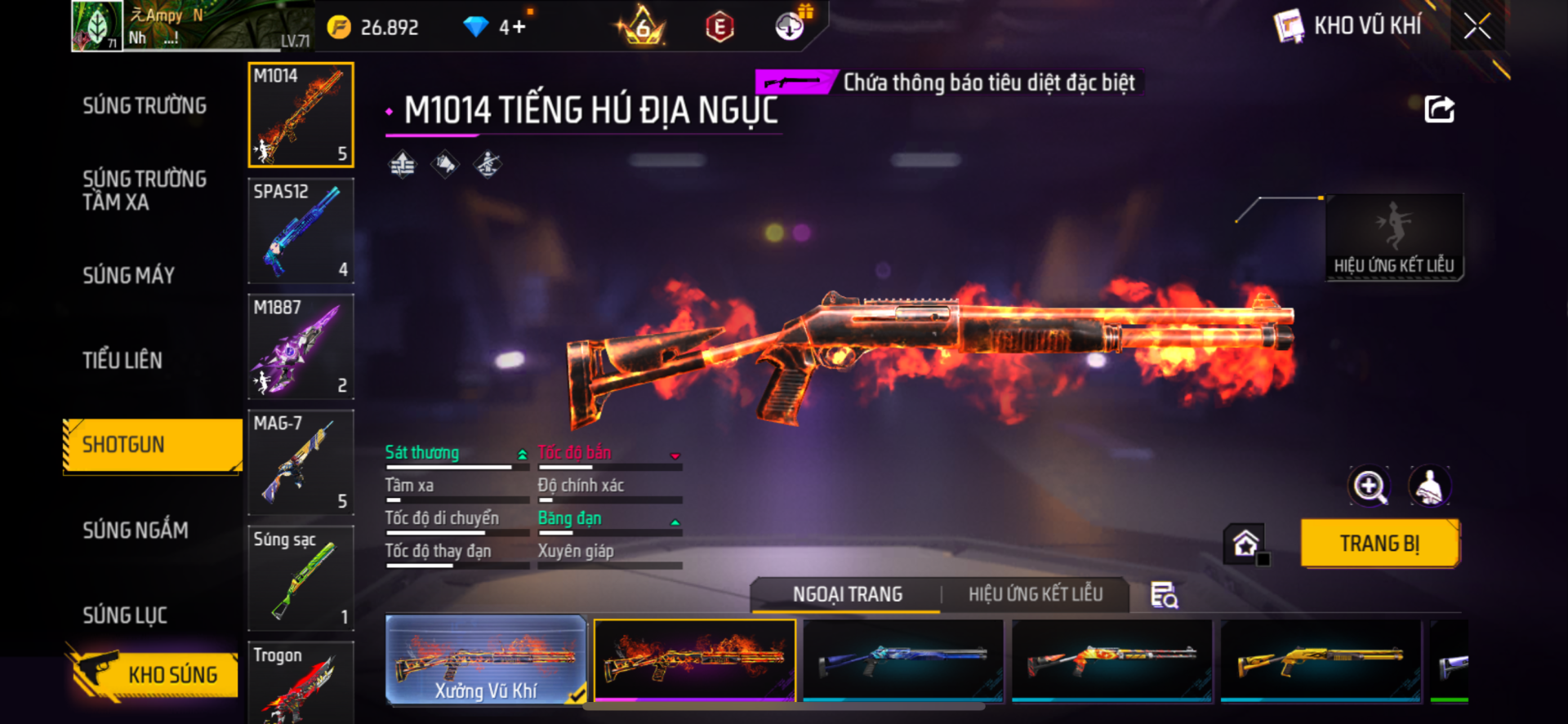Open the Súng Trường Tầm Xa category
The height and width of the screenshot is (724, 1568).
pos(145,190)
